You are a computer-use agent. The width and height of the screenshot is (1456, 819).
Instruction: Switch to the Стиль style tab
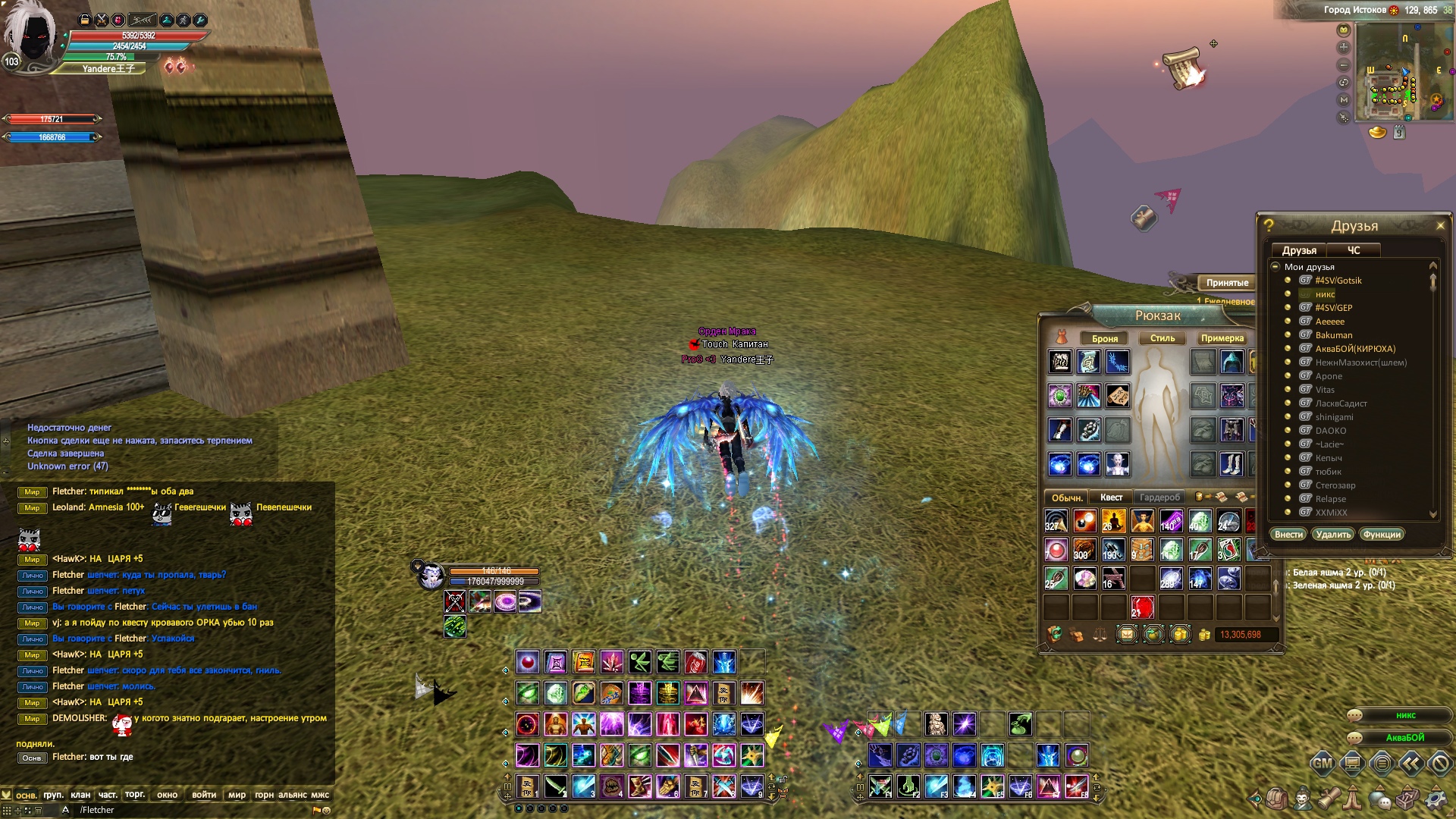[x=1162, y=338]
